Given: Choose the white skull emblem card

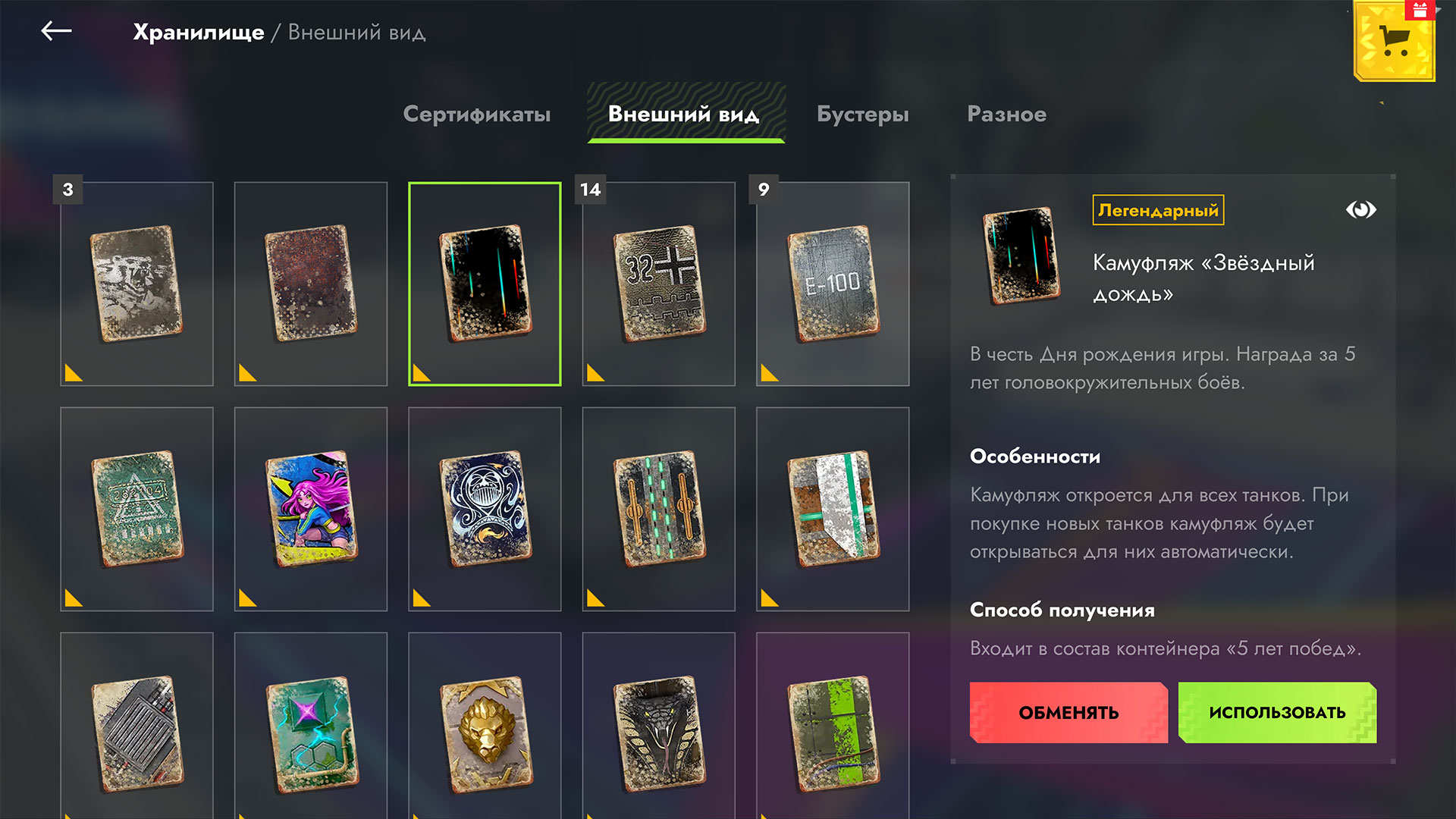Looking at the screenshot, I should pos(485,509).
